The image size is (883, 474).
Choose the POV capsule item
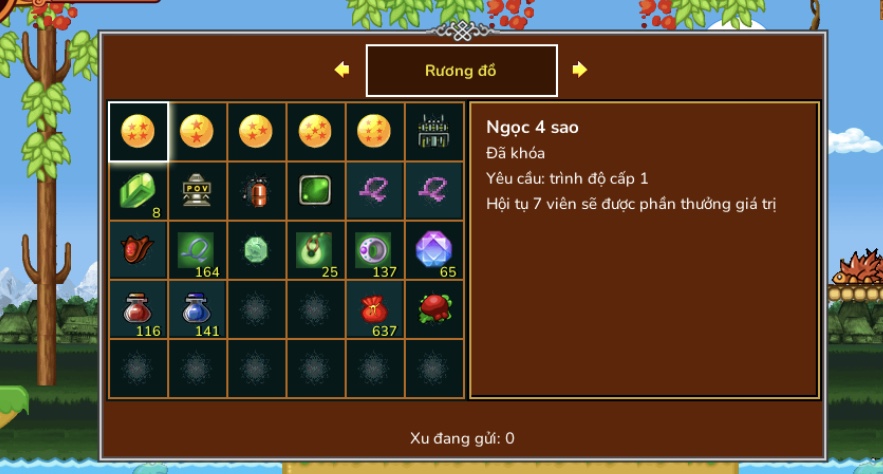pos(197,190)
